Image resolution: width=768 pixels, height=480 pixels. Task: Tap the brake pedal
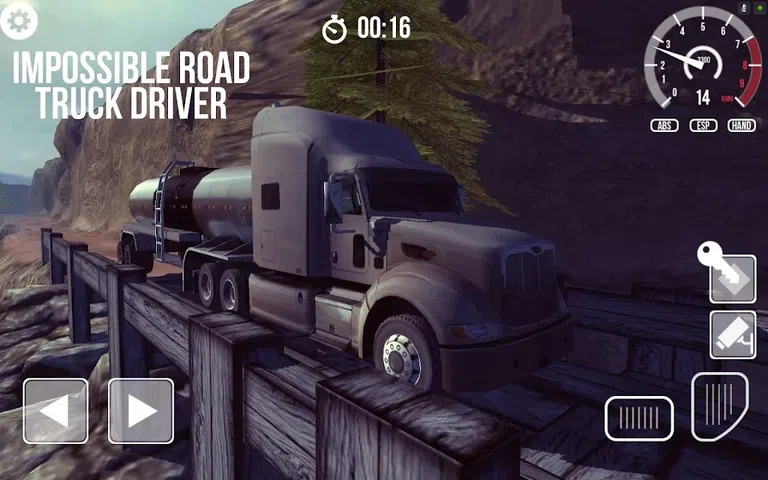[638, 418]
